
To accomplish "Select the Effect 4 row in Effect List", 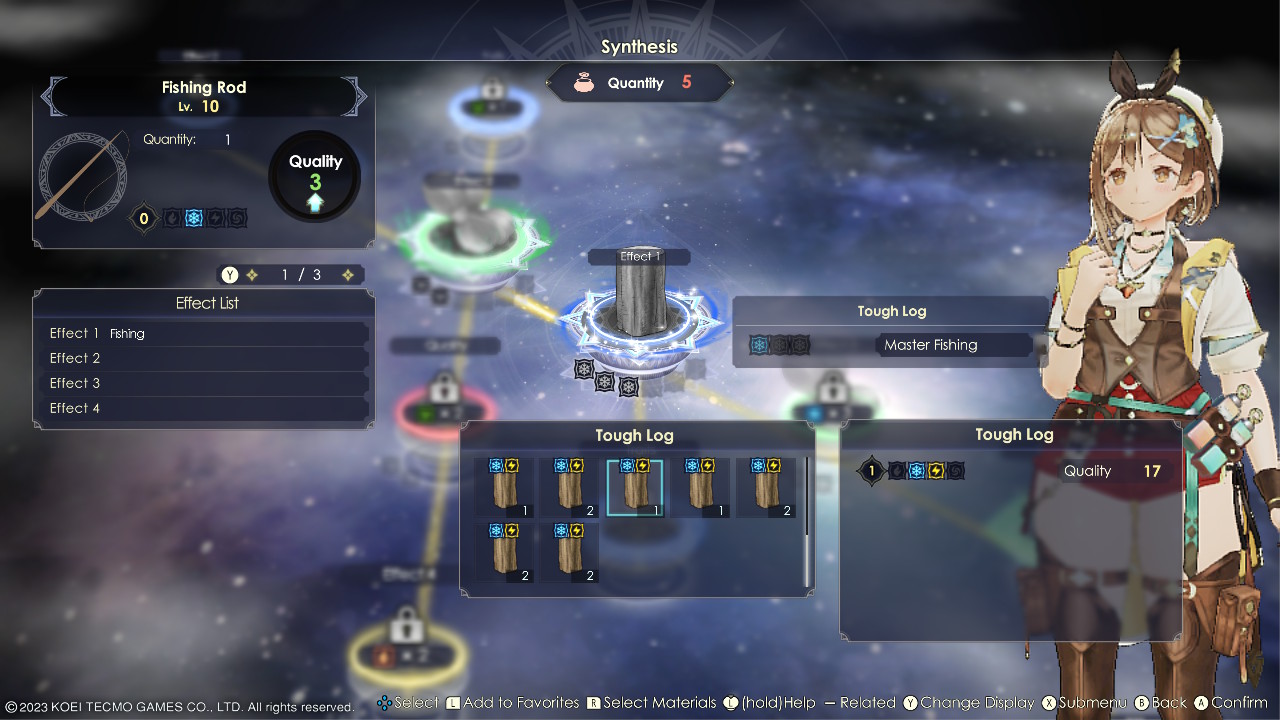I will click(204, 408).
